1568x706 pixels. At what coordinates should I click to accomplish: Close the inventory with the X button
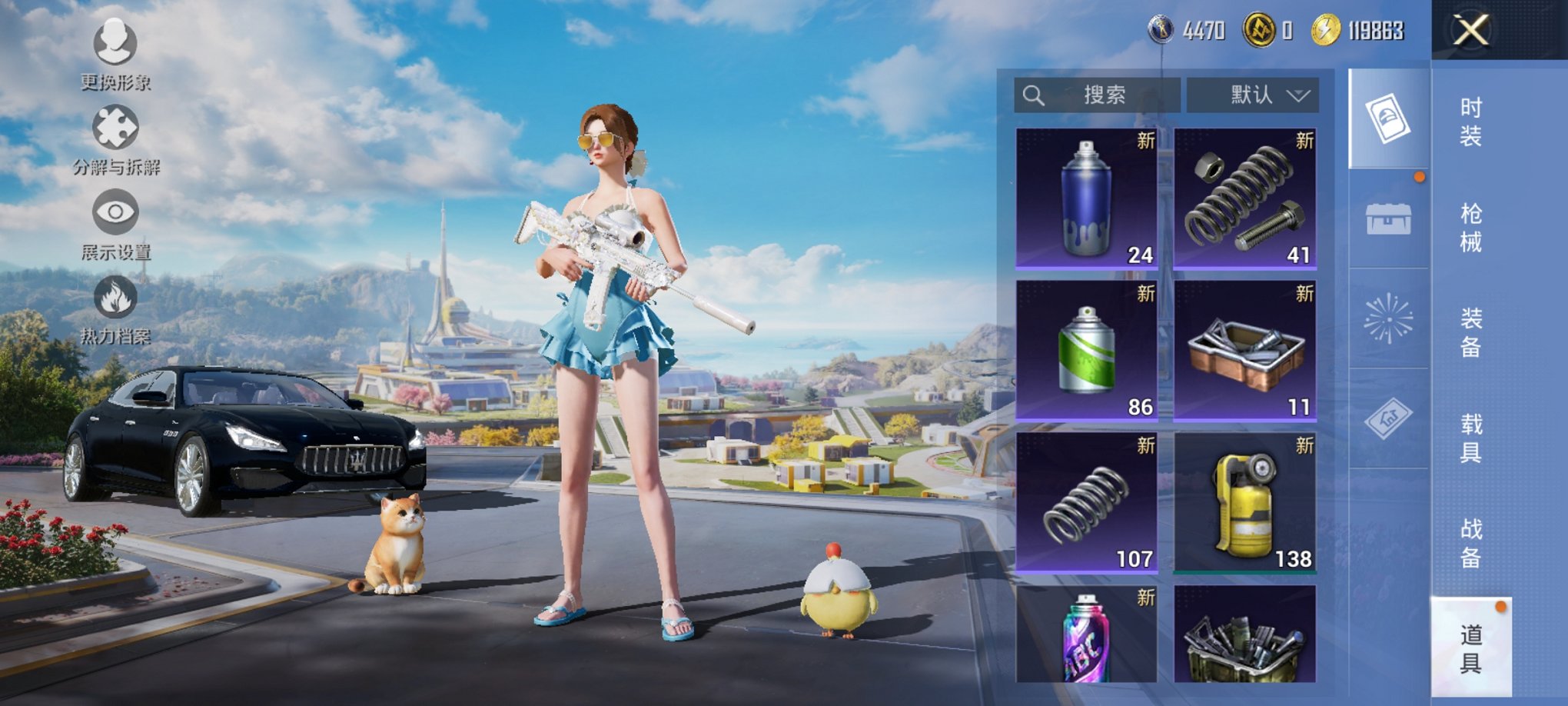coord(1470,31)
